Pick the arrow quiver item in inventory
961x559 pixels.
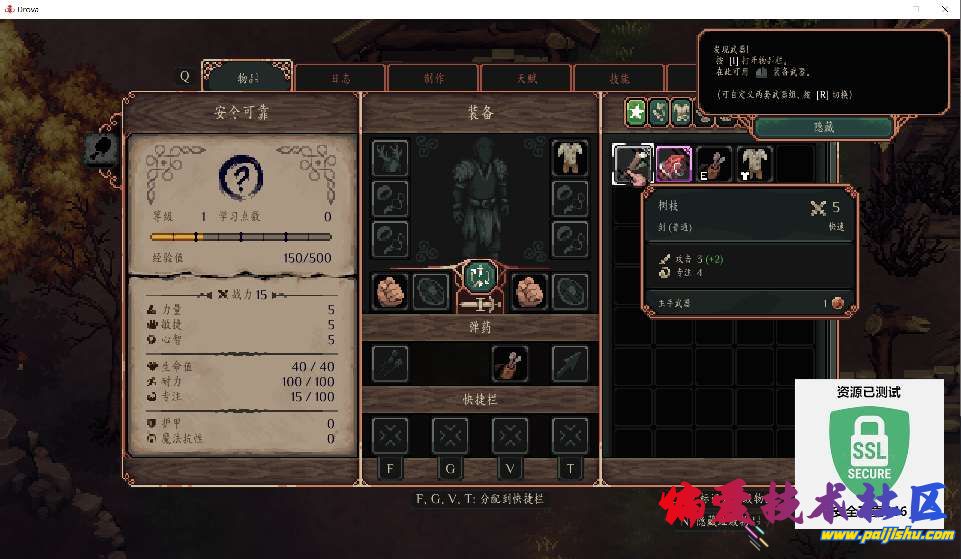(x=713, y=164)
